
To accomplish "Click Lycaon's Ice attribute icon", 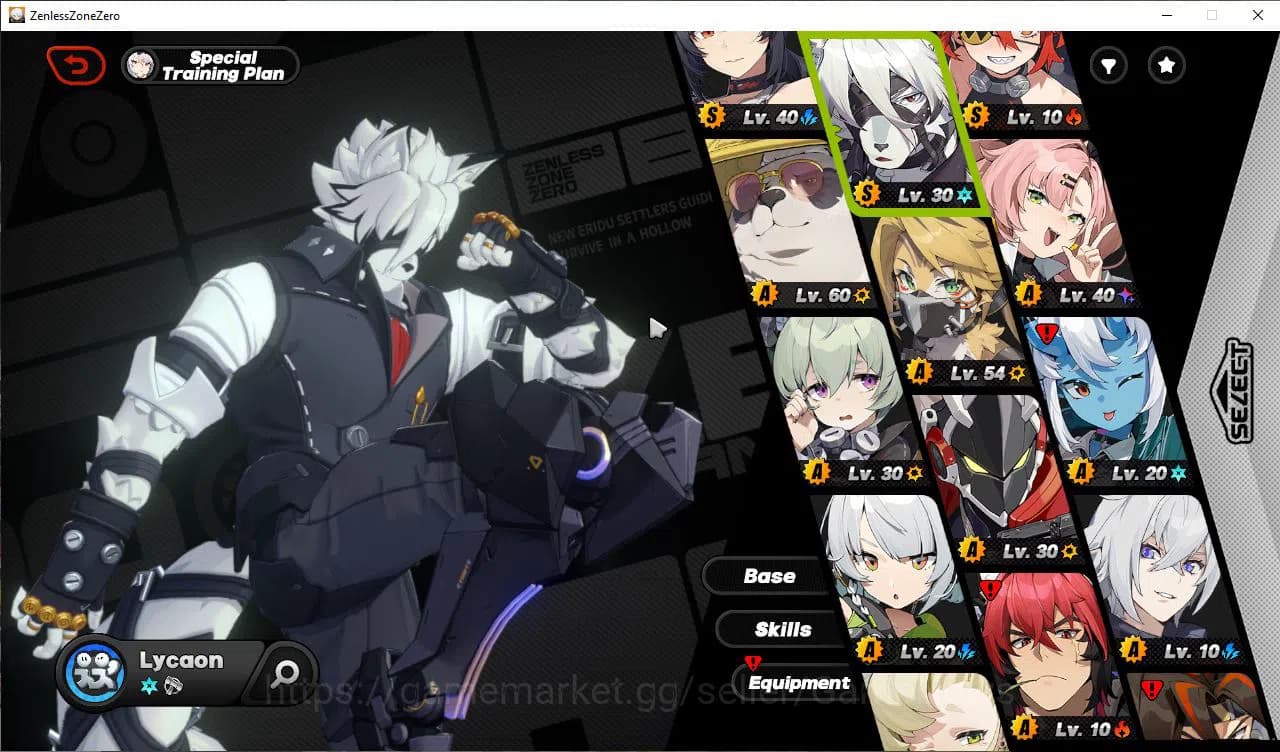I will [x=147, y=684].
